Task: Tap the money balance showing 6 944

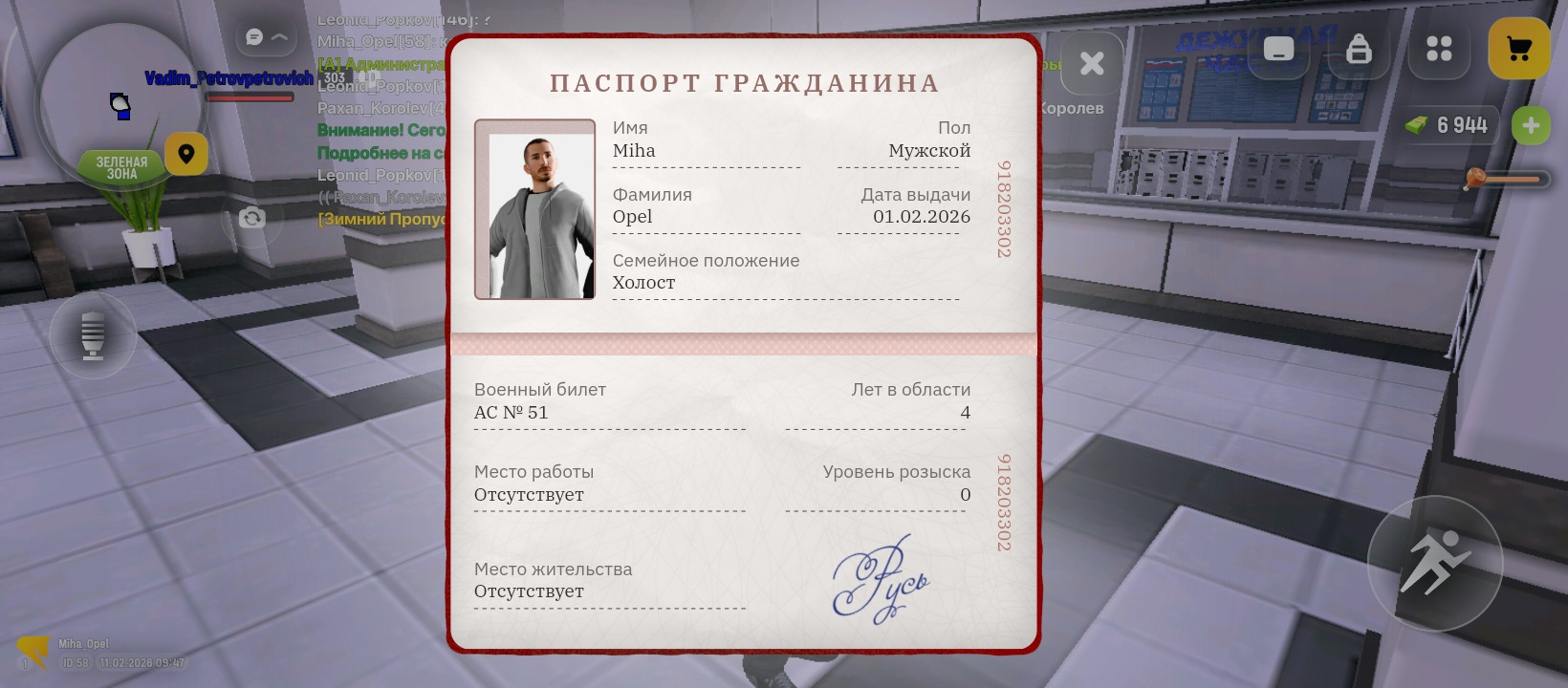Action: [1449, 124]
